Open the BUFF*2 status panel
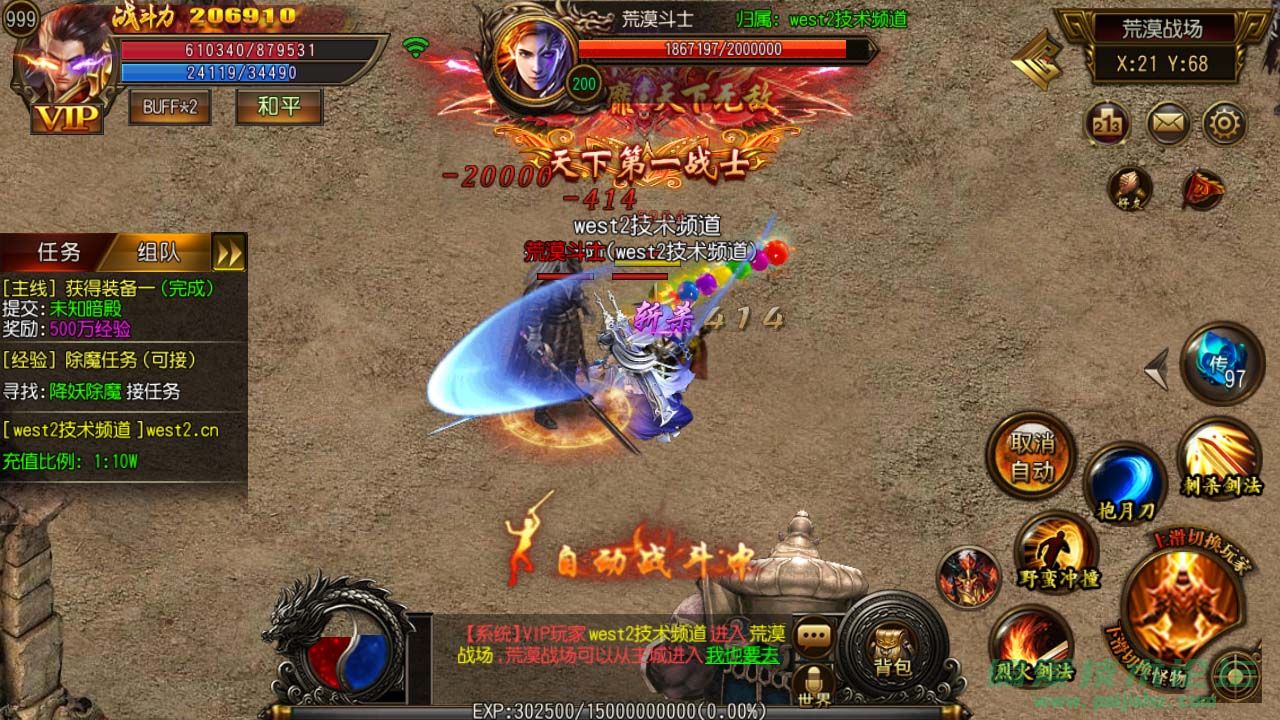Screen dimensions: 1280x720 tap(170, 107)
